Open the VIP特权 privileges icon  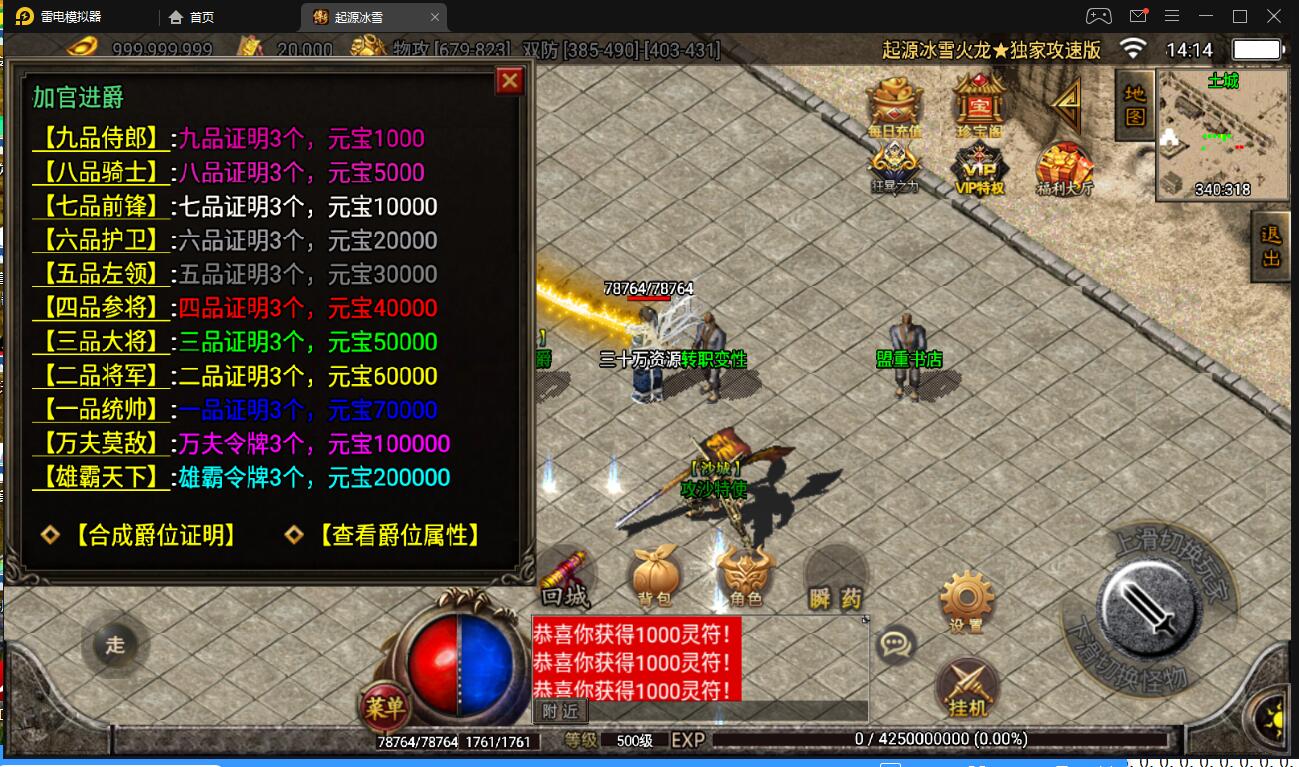[979, 168]
